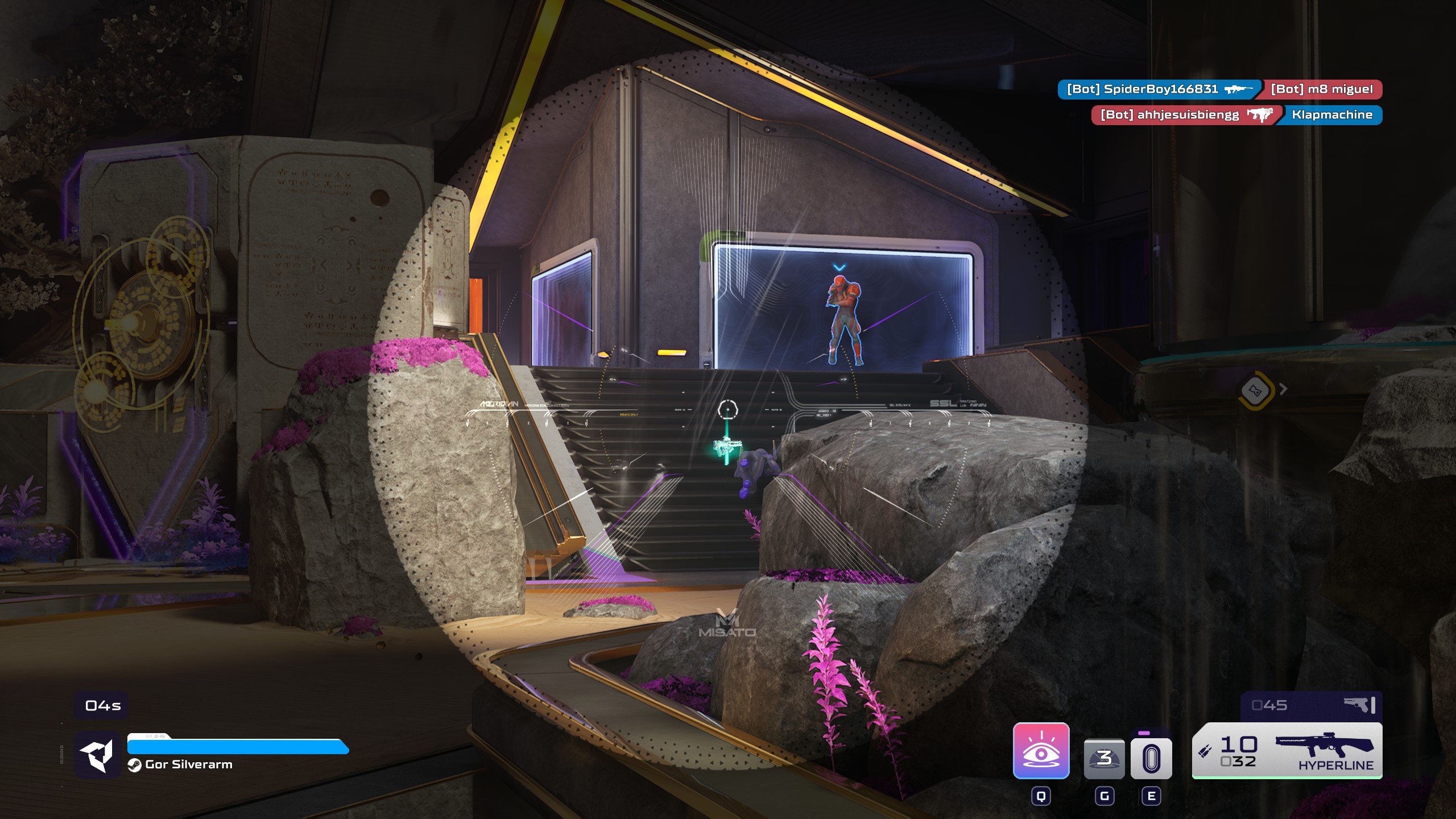Click the yellow hexagonal objective marker
The width and height of the screenshot is (1456, 819).
[x=1255, y=390]
